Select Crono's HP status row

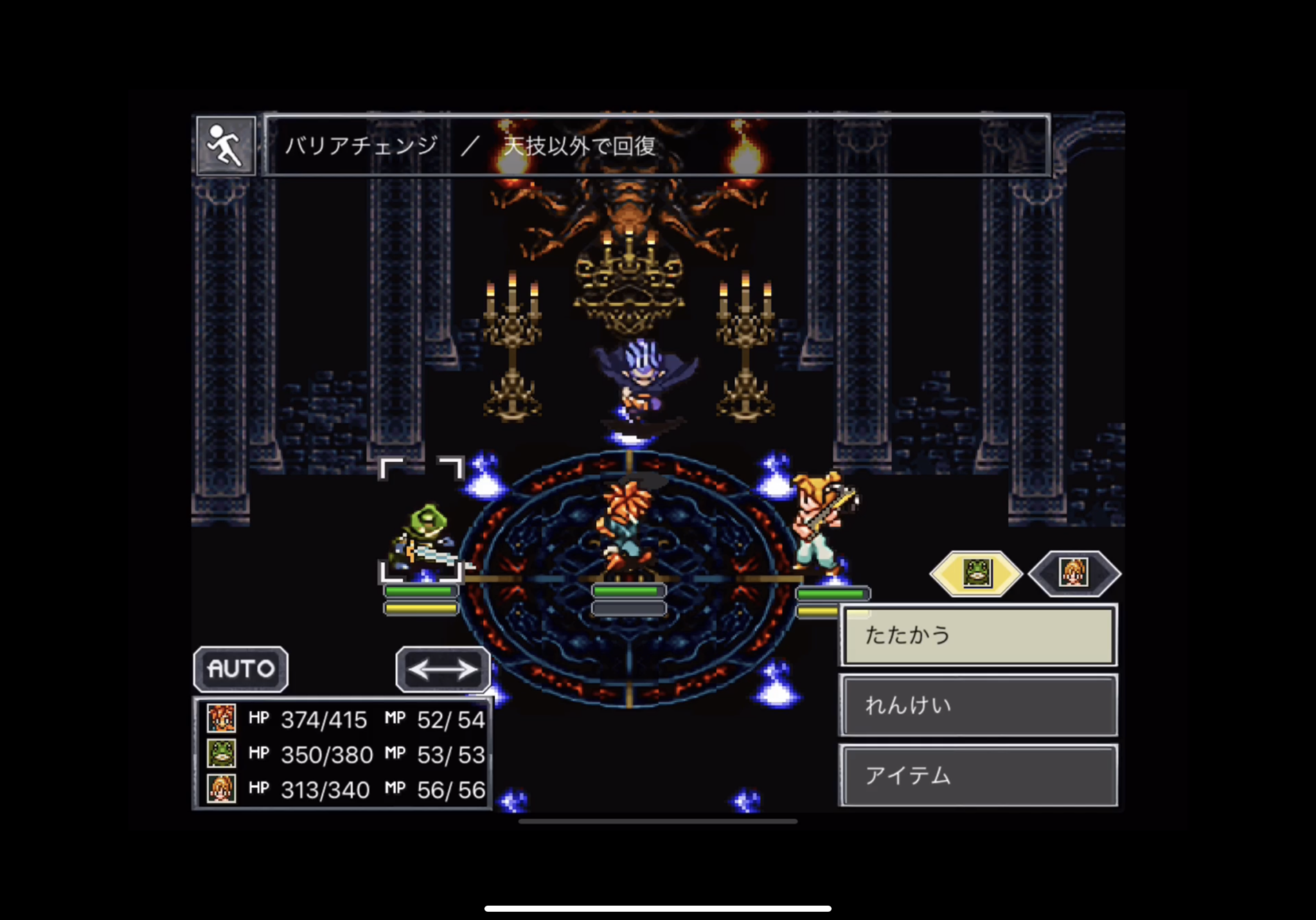[344, 719]
